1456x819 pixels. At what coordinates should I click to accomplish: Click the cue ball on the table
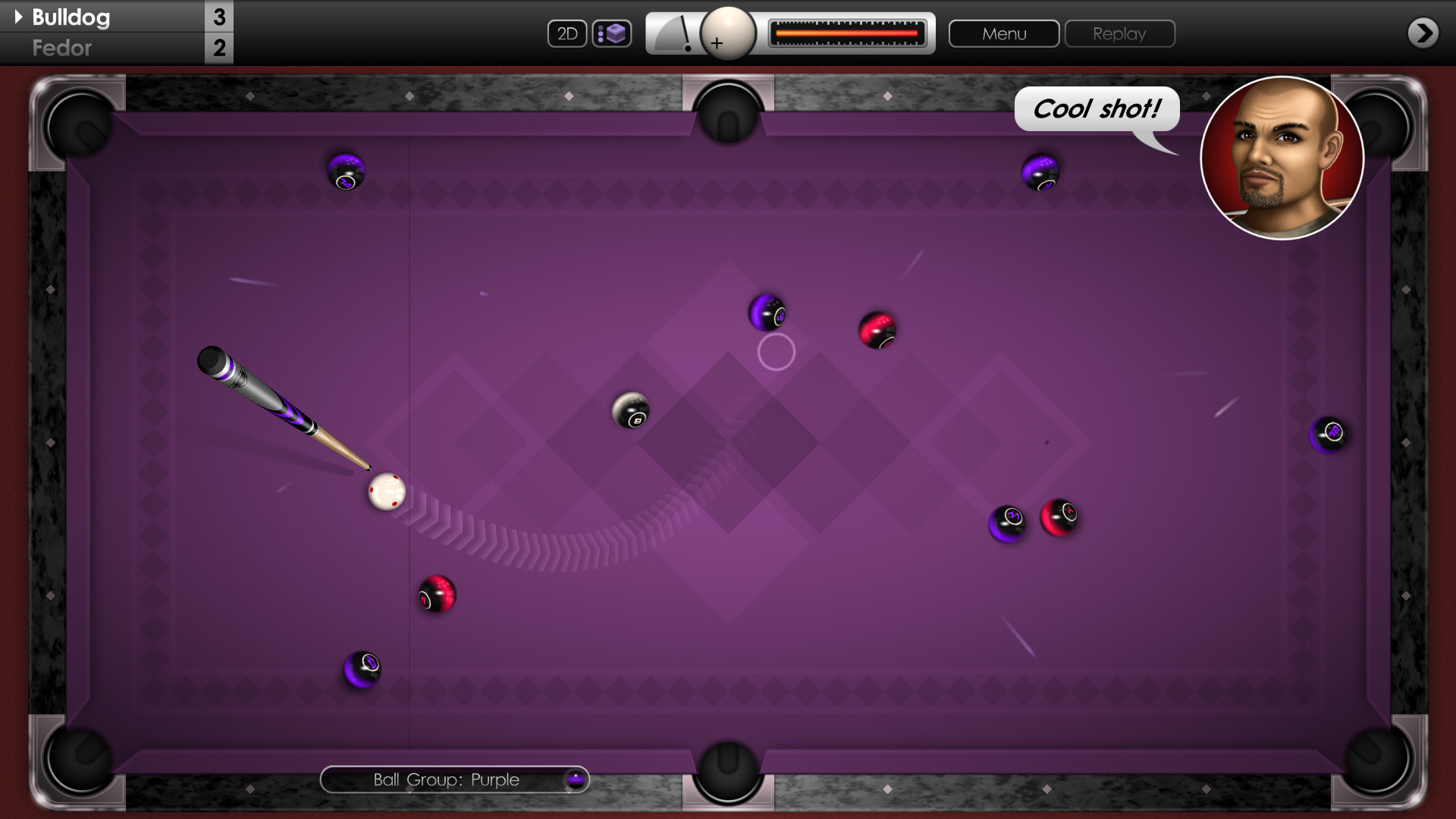tap(387, 492)
